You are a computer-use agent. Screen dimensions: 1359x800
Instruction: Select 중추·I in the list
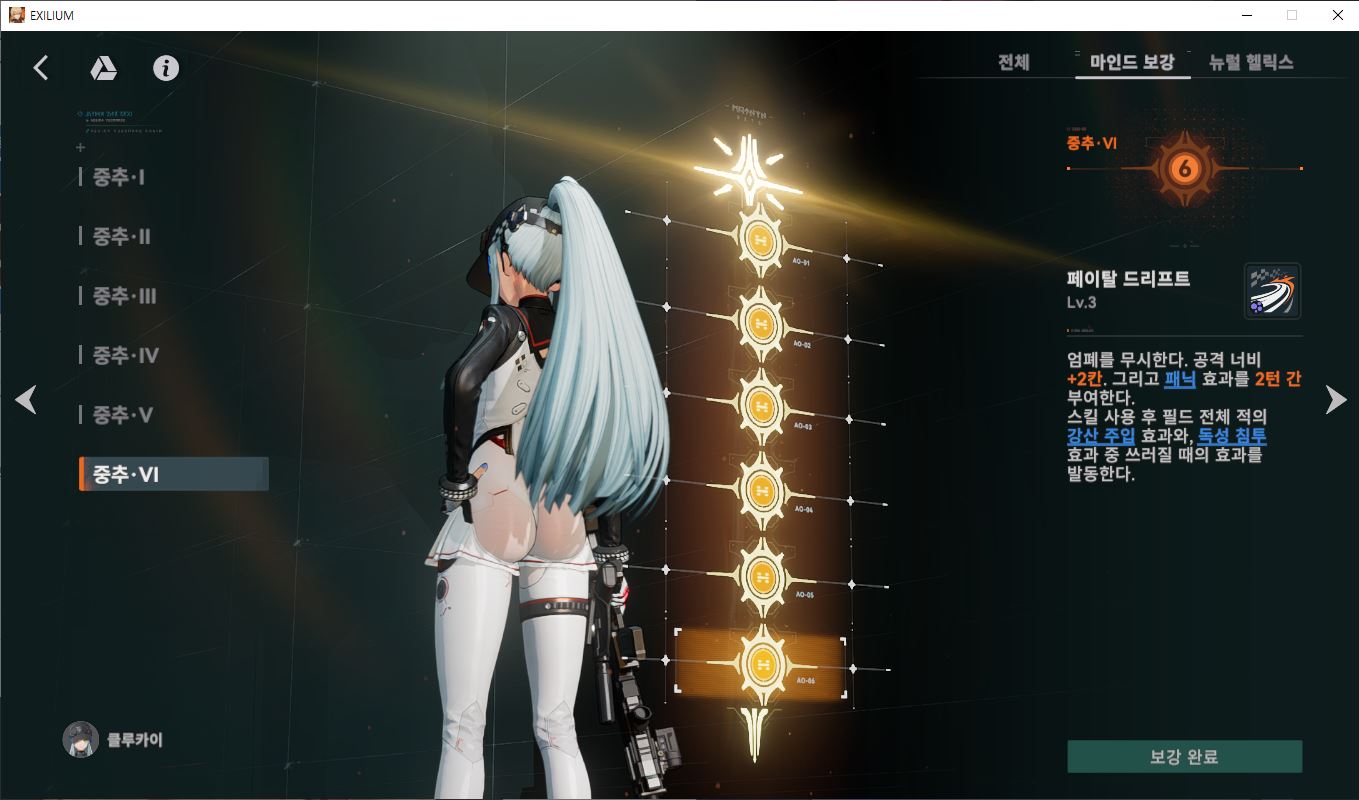click(x=119, y=178)
